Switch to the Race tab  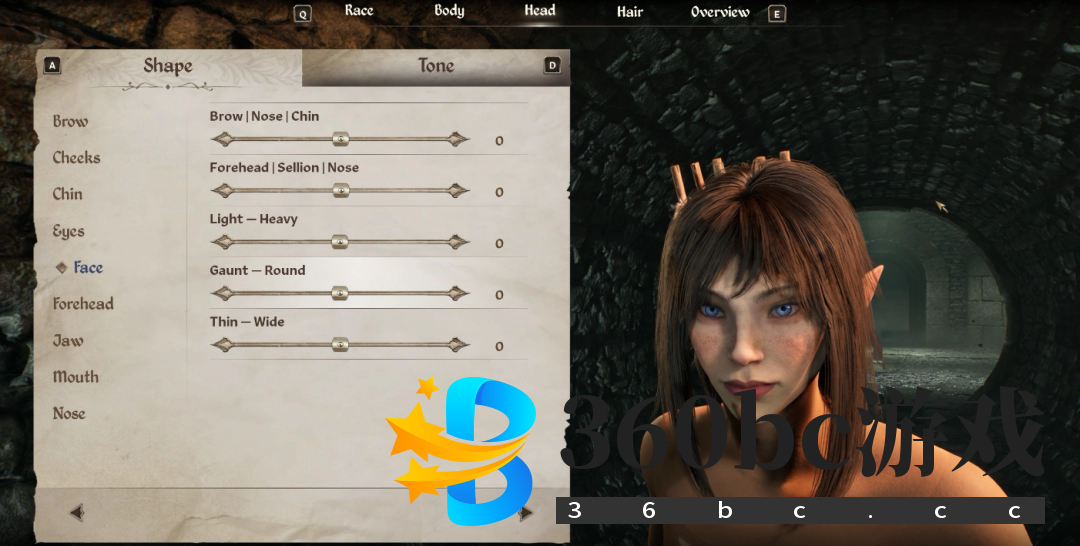pos(359,11)
